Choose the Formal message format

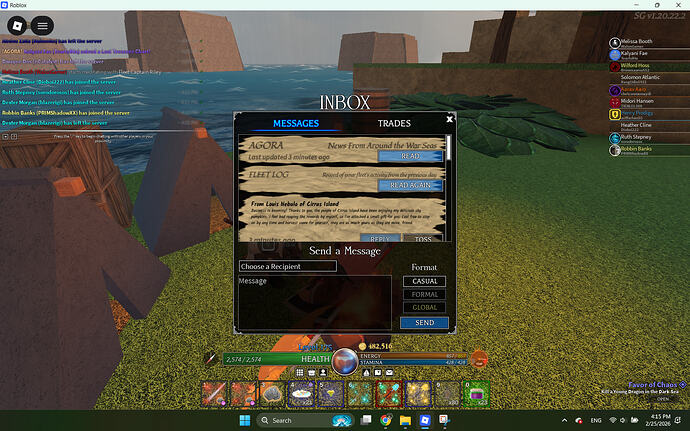[424, 295]
